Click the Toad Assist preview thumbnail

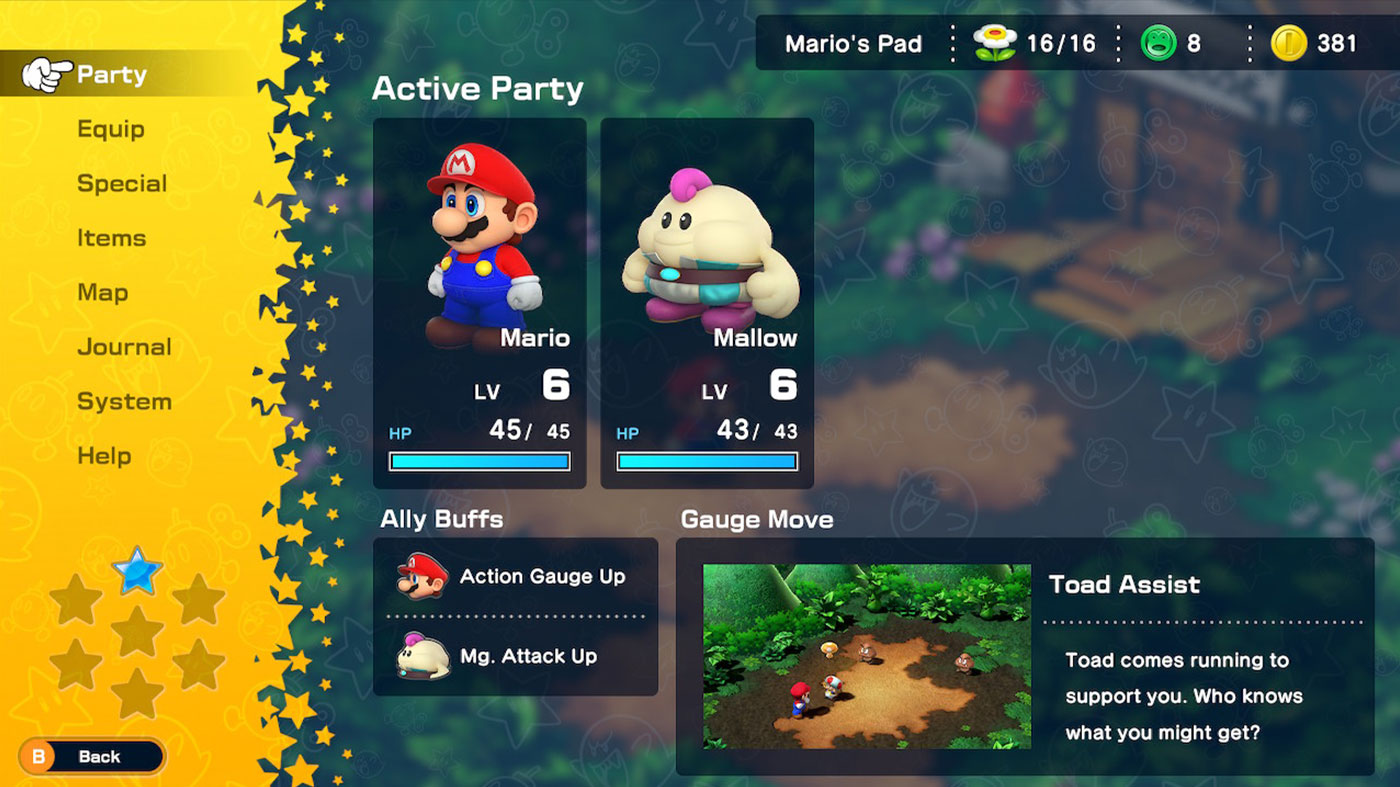(x=866, y=656)
